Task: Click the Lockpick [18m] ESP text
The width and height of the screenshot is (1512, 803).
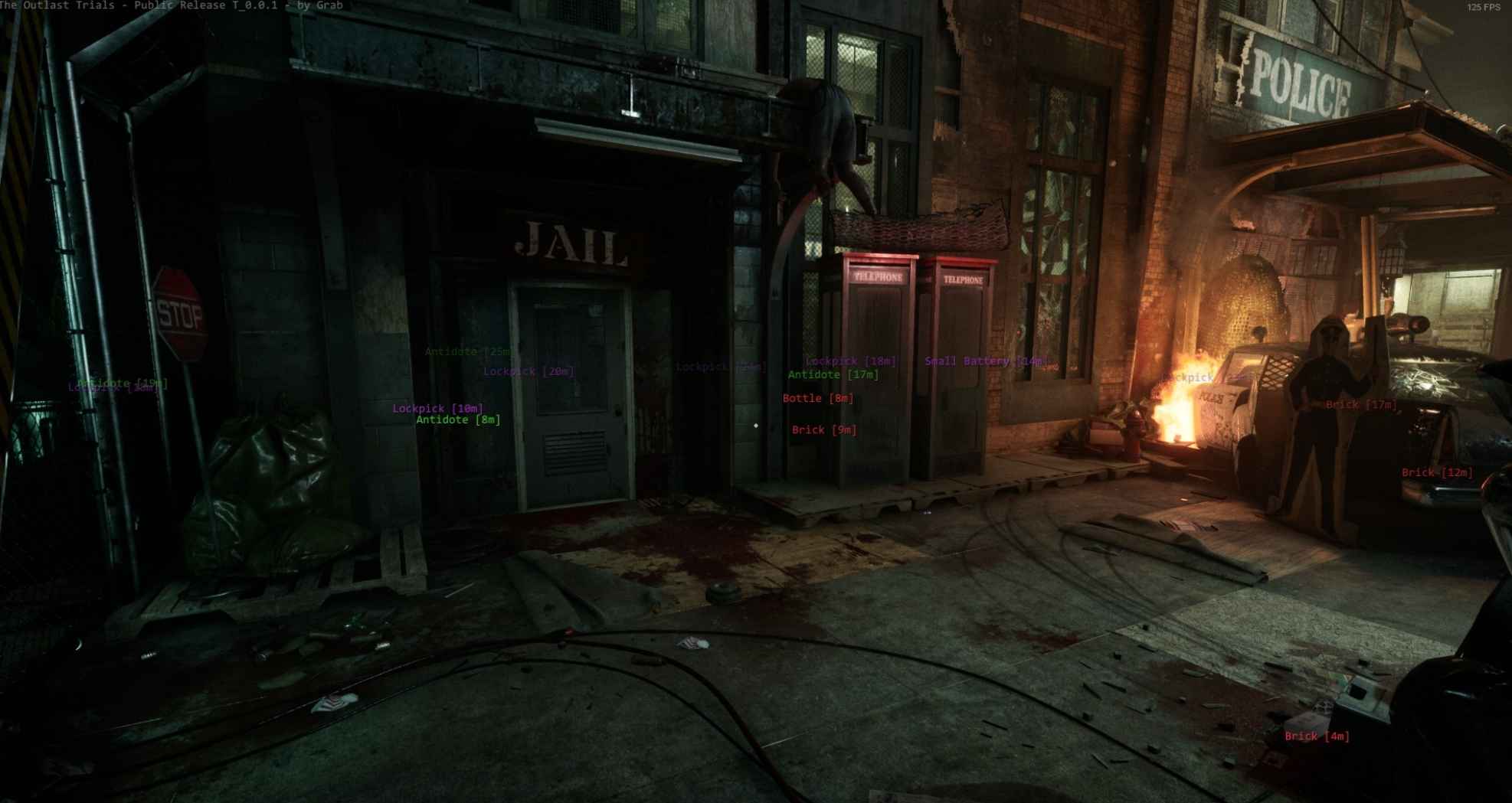Action: [850, 361]
